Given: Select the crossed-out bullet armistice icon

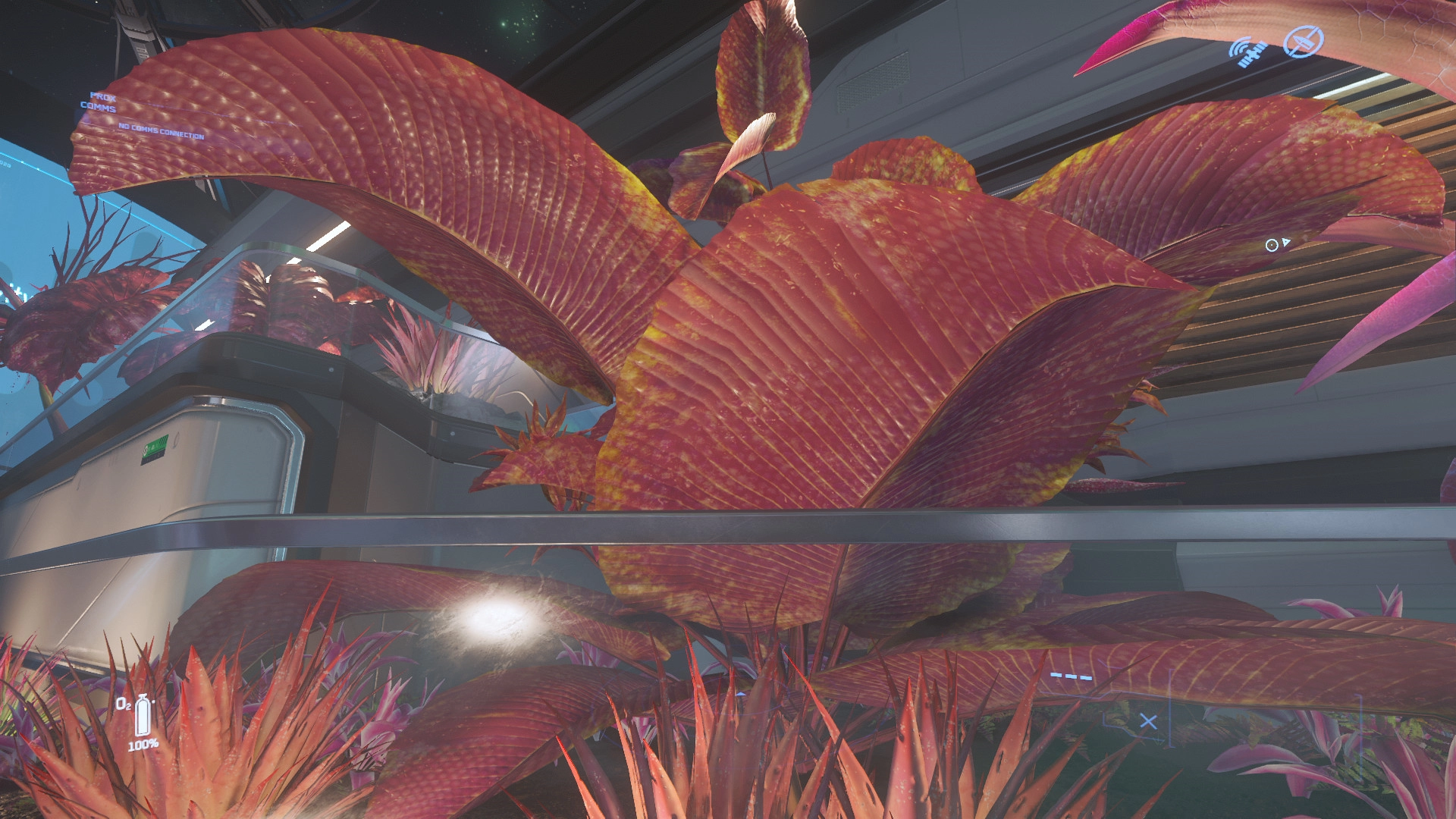Looking at the screenshot, I should click(x=1303, y=41).
